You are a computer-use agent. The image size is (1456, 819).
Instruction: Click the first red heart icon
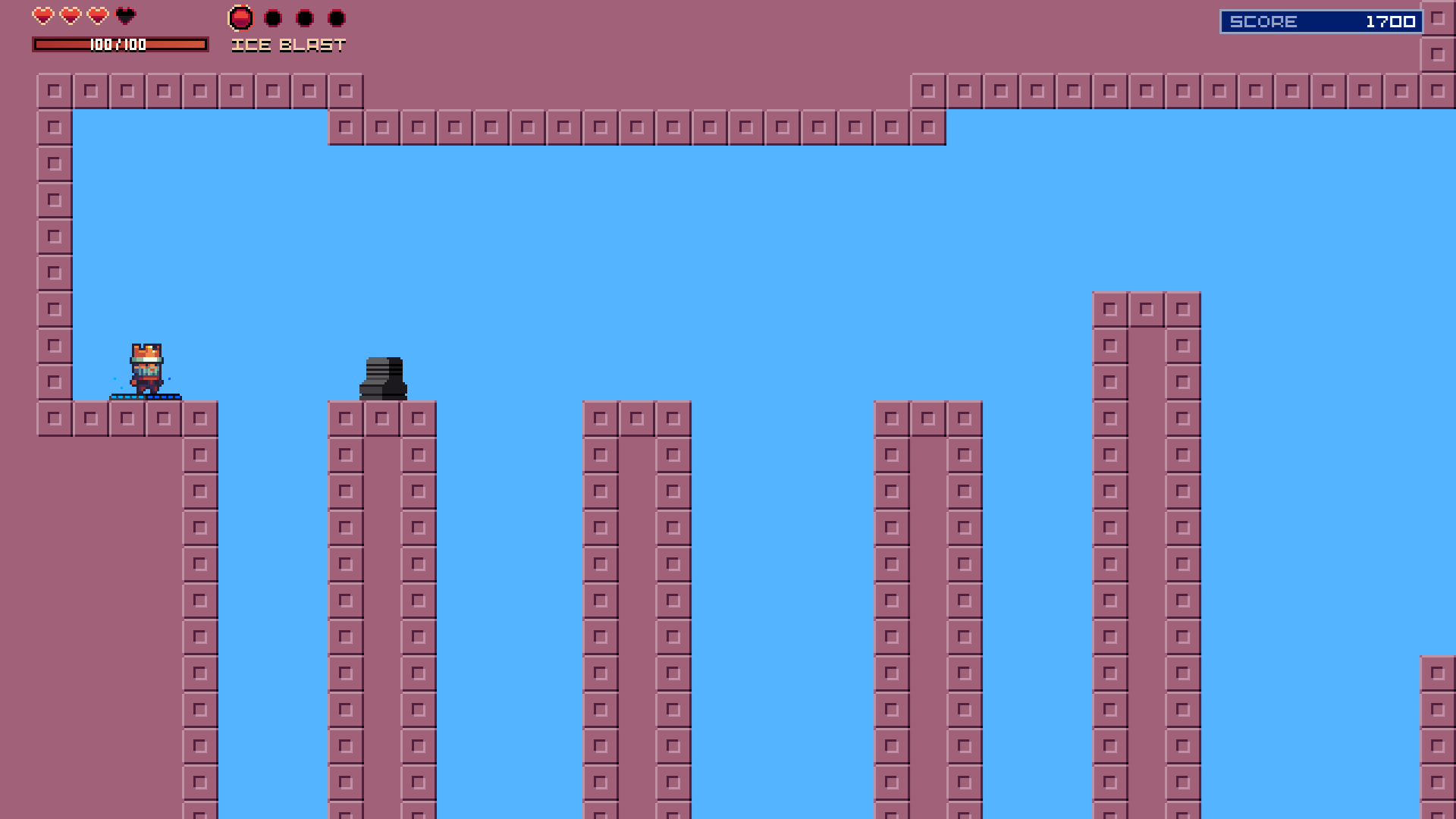click(x=43, y=15)
